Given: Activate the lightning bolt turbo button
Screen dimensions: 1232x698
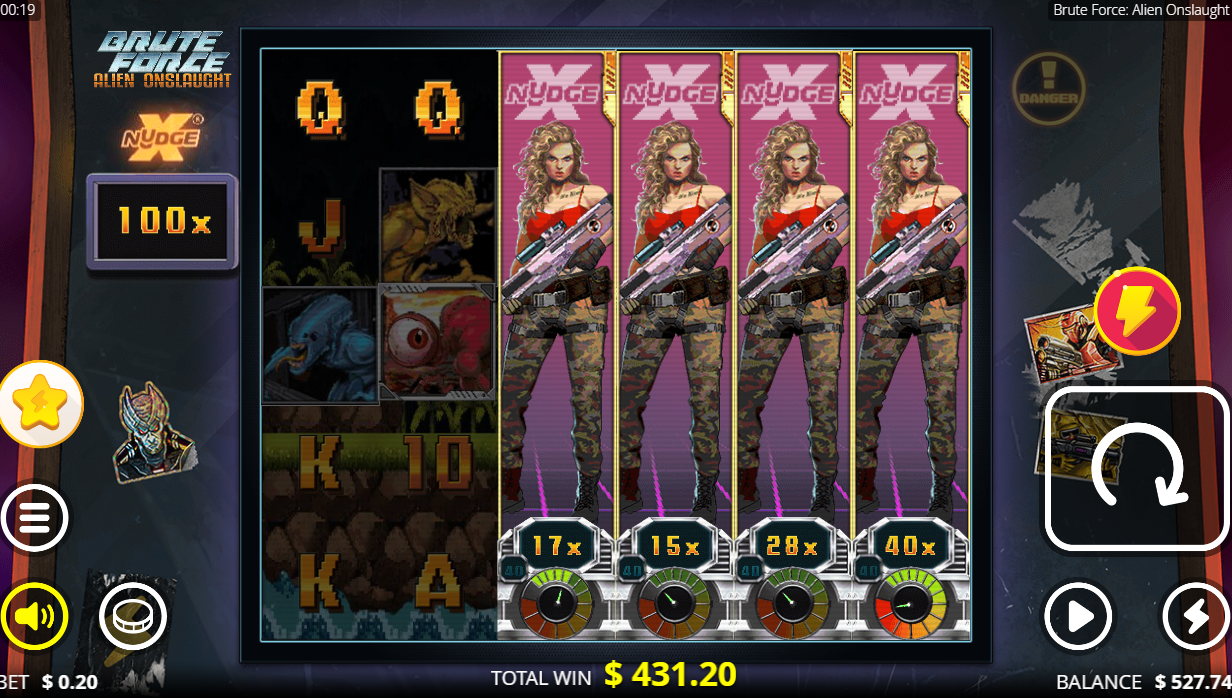Looking at the screenshot, I should coord(1195,617).
